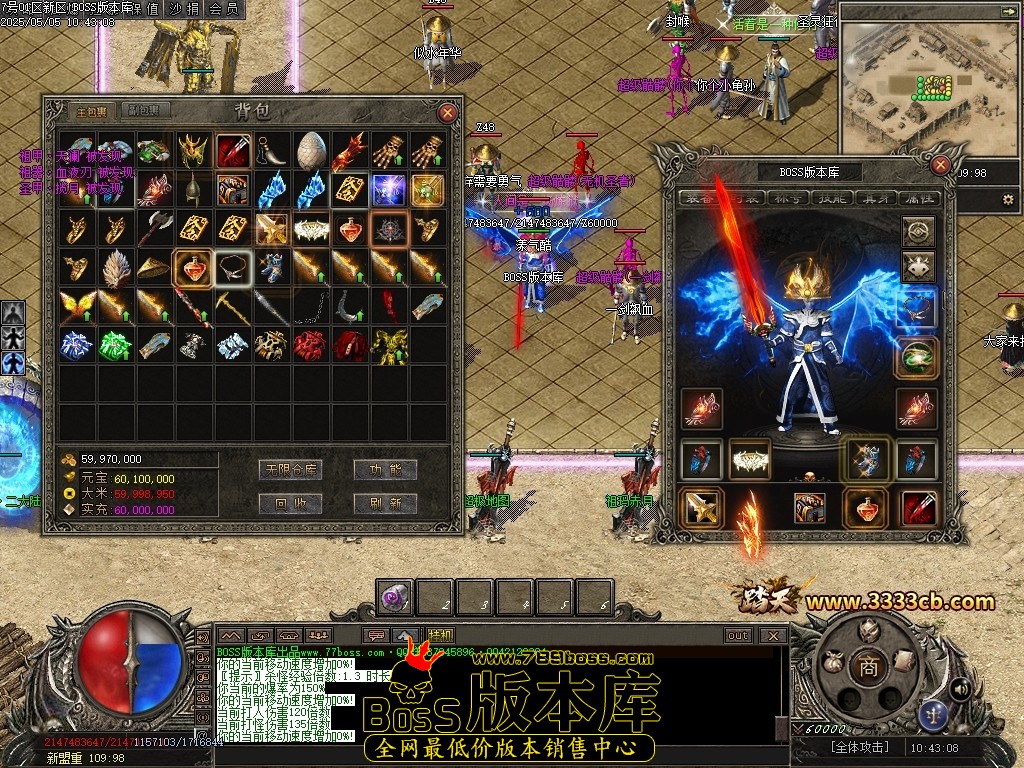Refresh the bag with 刷新 button

pyautogui.click(x=385, y=503)
